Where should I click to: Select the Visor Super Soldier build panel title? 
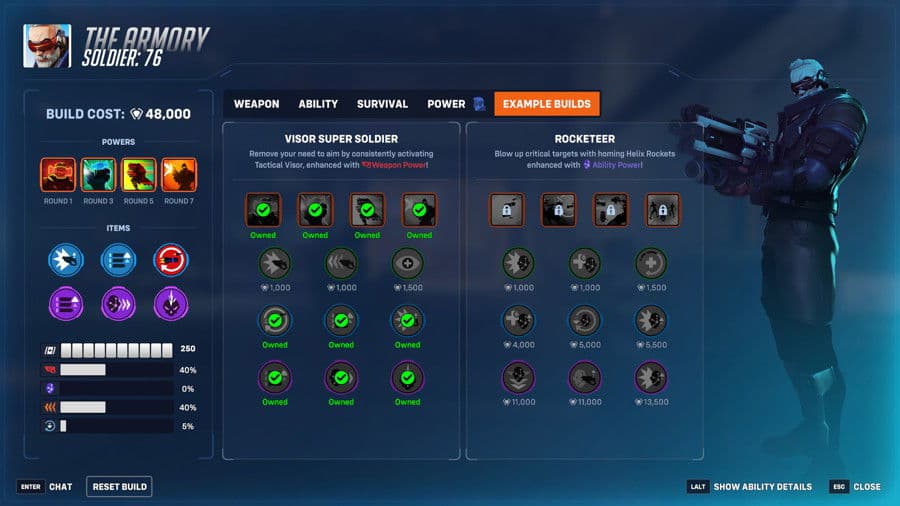click(x=341, y=138)
